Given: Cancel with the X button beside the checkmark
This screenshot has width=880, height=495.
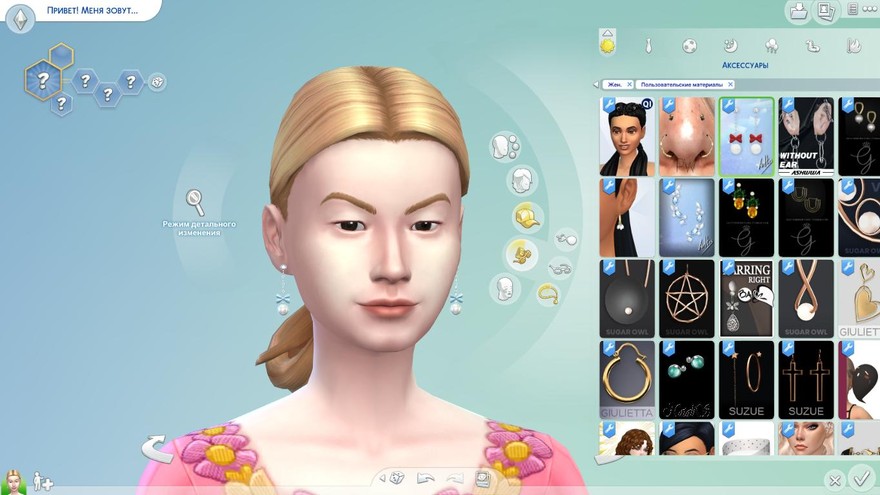Looking at the screenshot, I should 835,480.
